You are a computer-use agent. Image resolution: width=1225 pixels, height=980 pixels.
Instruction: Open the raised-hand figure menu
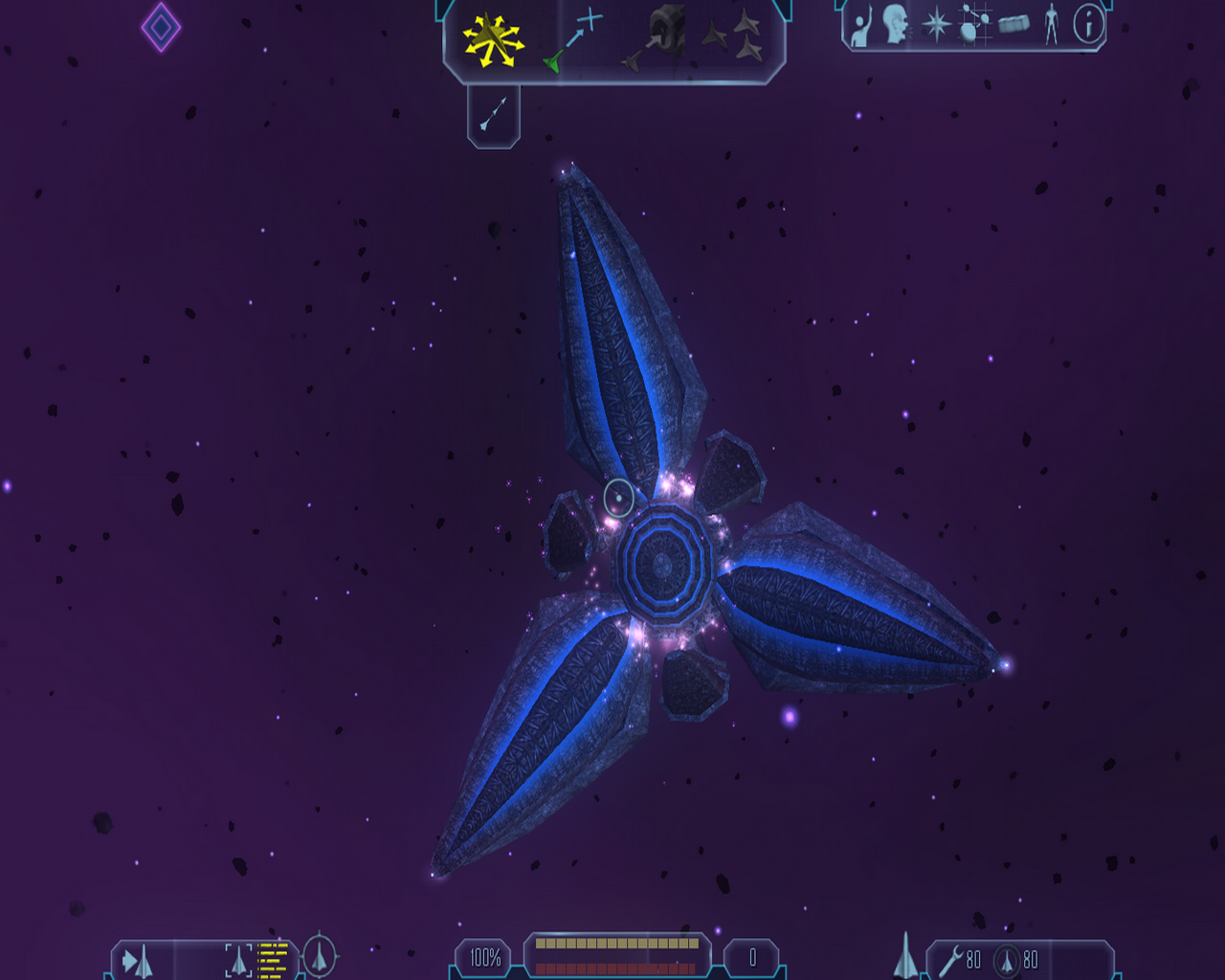click(x=860, y=26)
